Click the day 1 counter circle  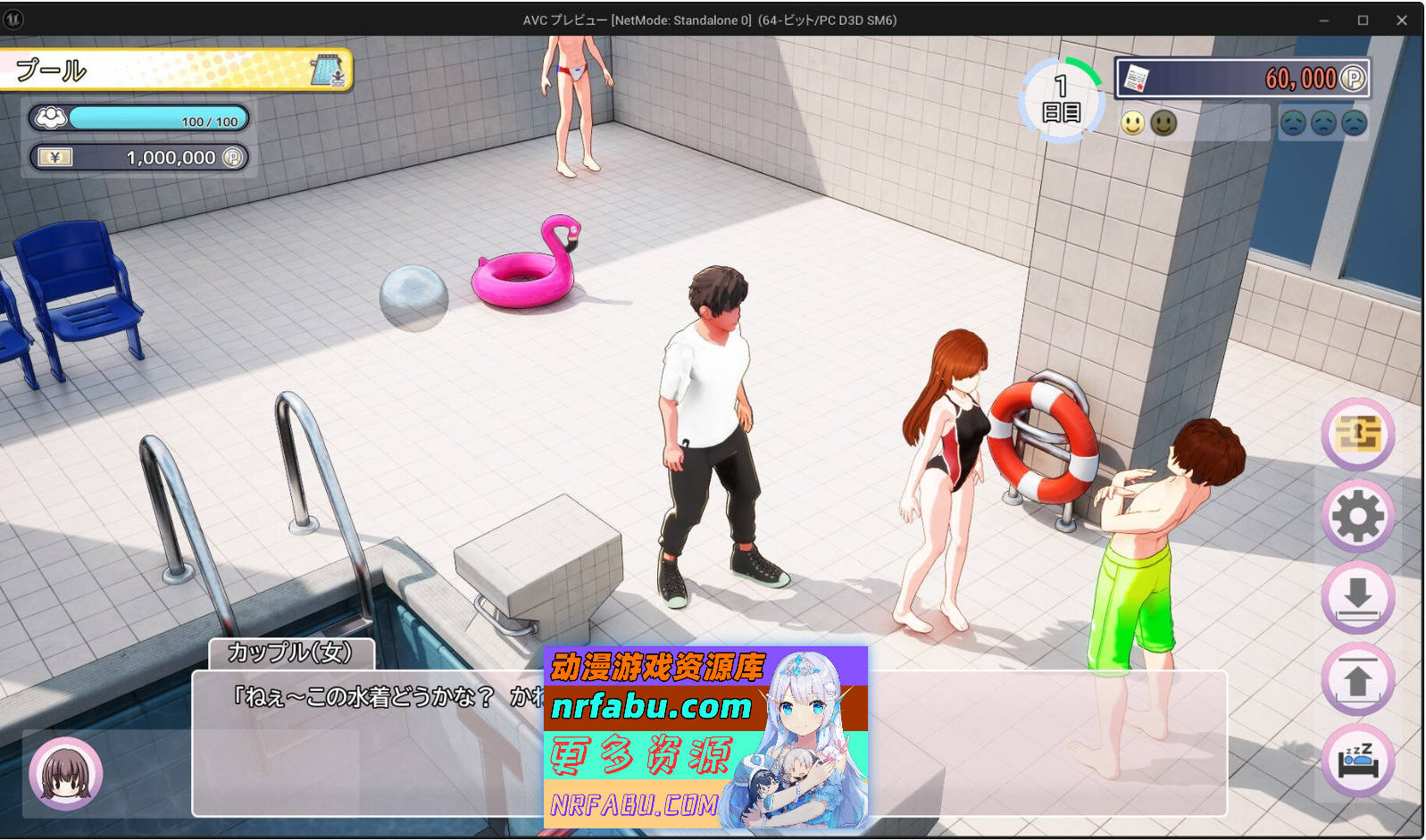tap(1062, 97)
